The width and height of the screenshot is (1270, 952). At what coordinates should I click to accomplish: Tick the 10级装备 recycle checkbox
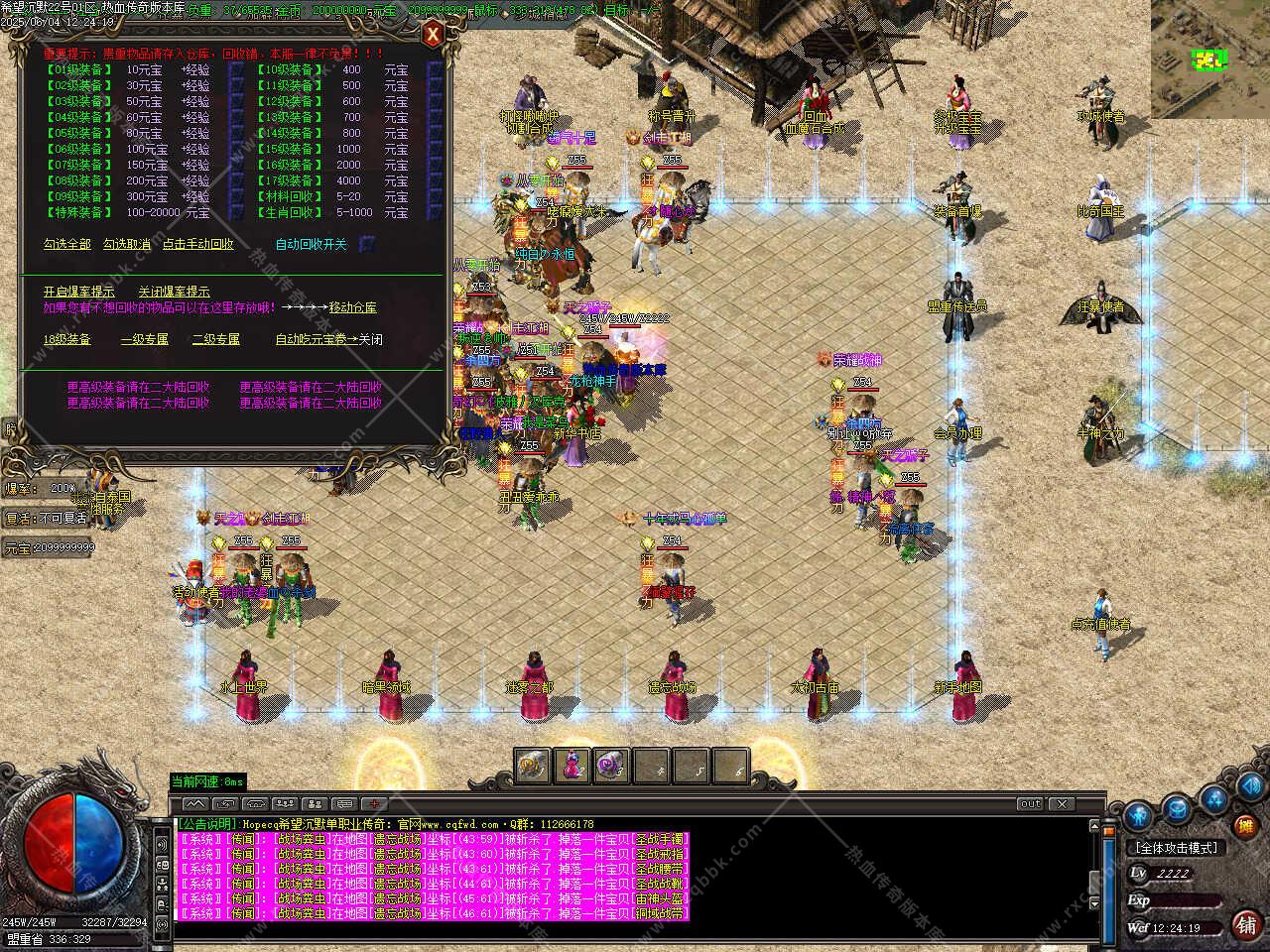click(435, 70)
